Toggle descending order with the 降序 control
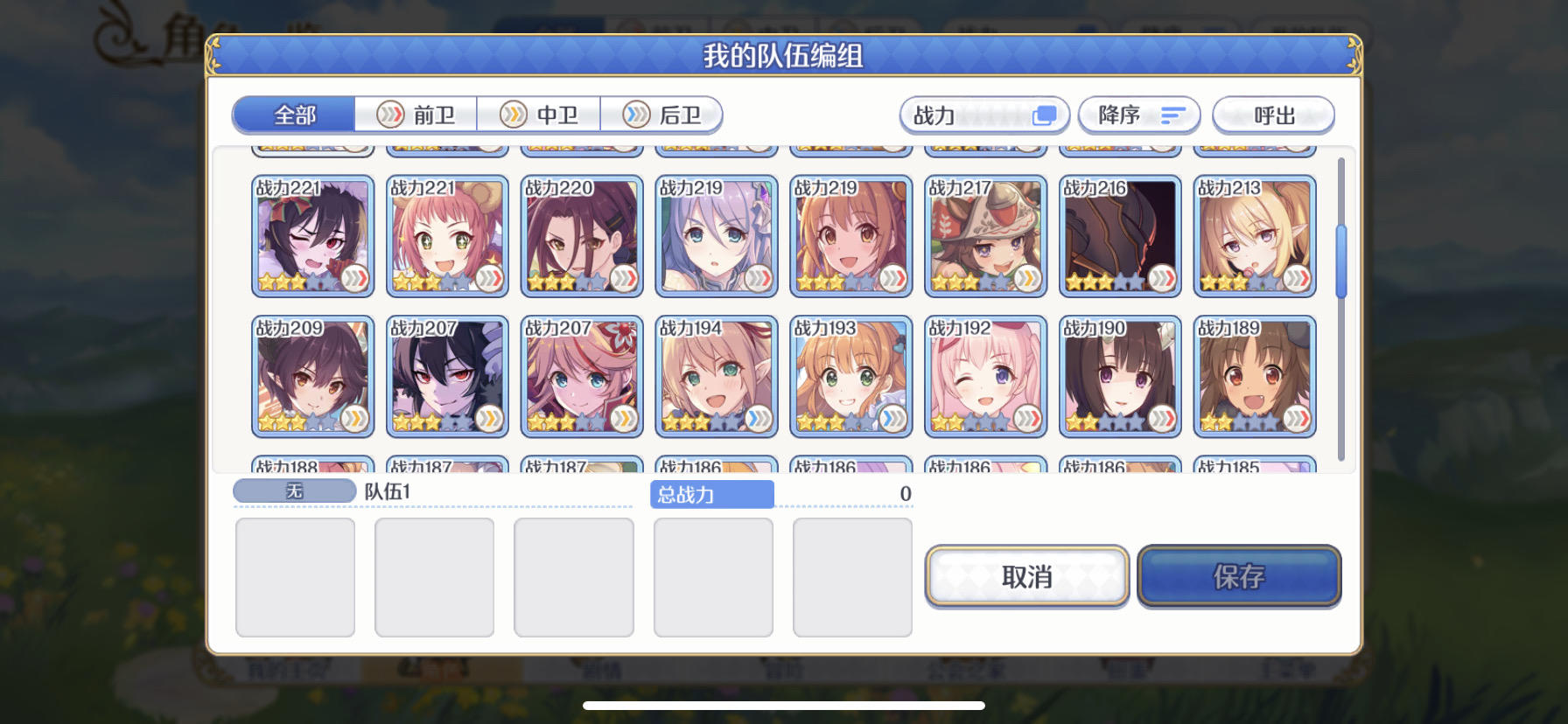 tap(1137, 115)
